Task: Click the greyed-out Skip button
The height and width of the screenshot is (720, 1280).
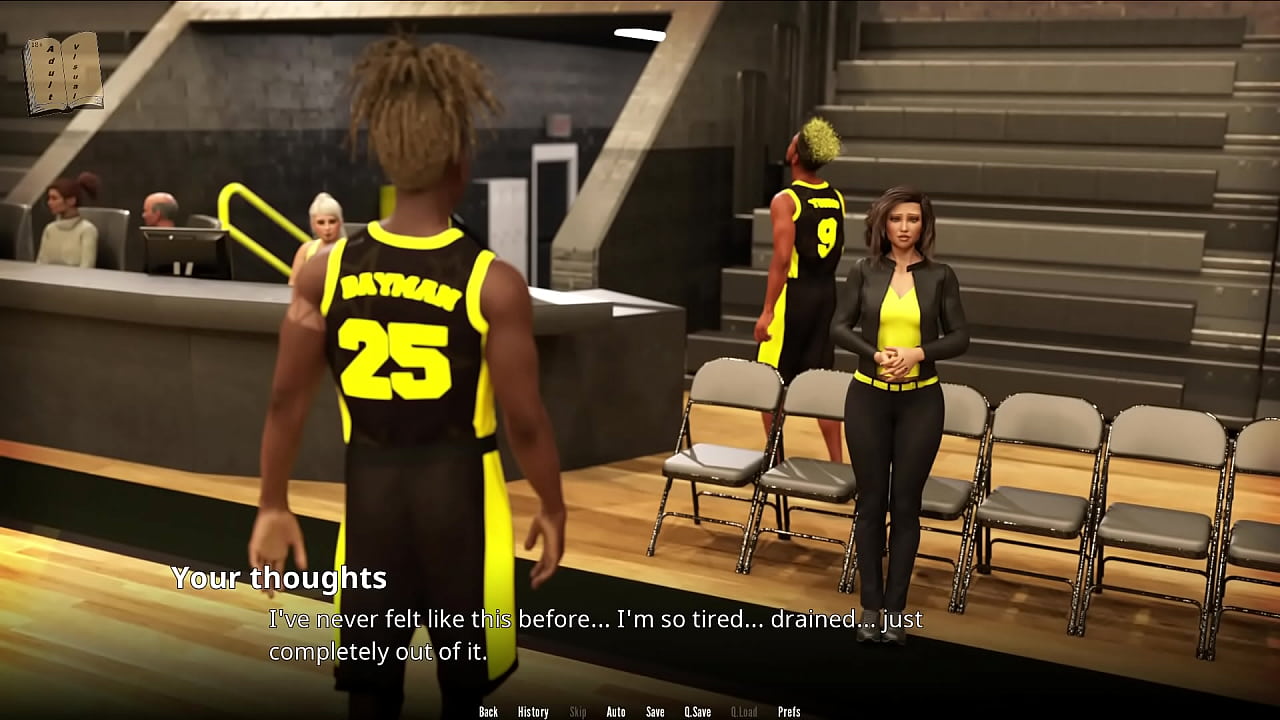Action: click(578, 712)
